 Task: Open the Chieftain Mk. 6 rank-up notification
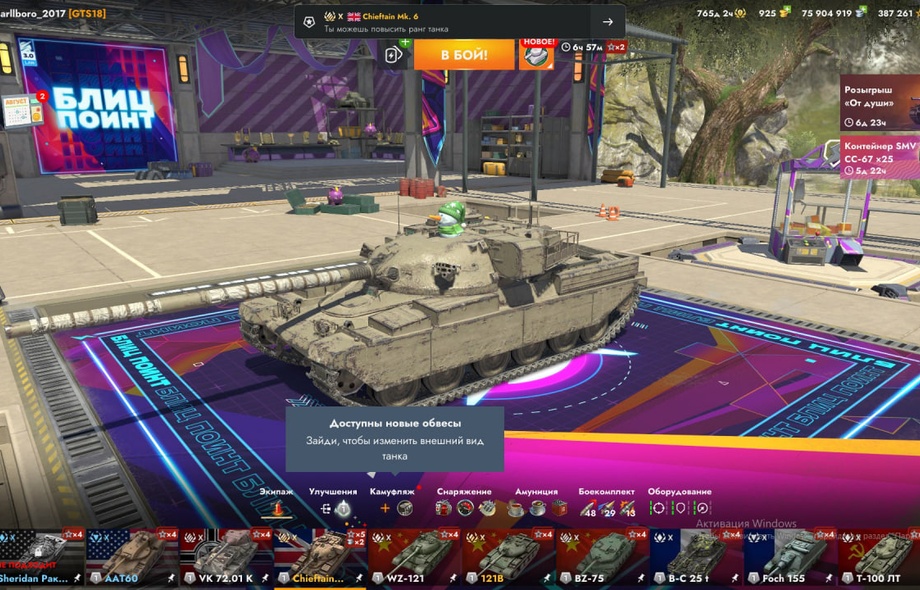click(x=460, y=21)
